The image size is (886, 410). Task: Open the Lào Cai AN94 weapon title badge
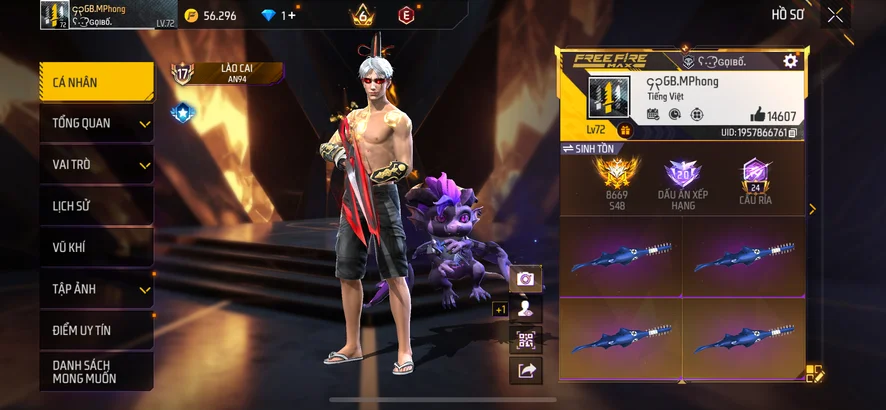point(226,73)
